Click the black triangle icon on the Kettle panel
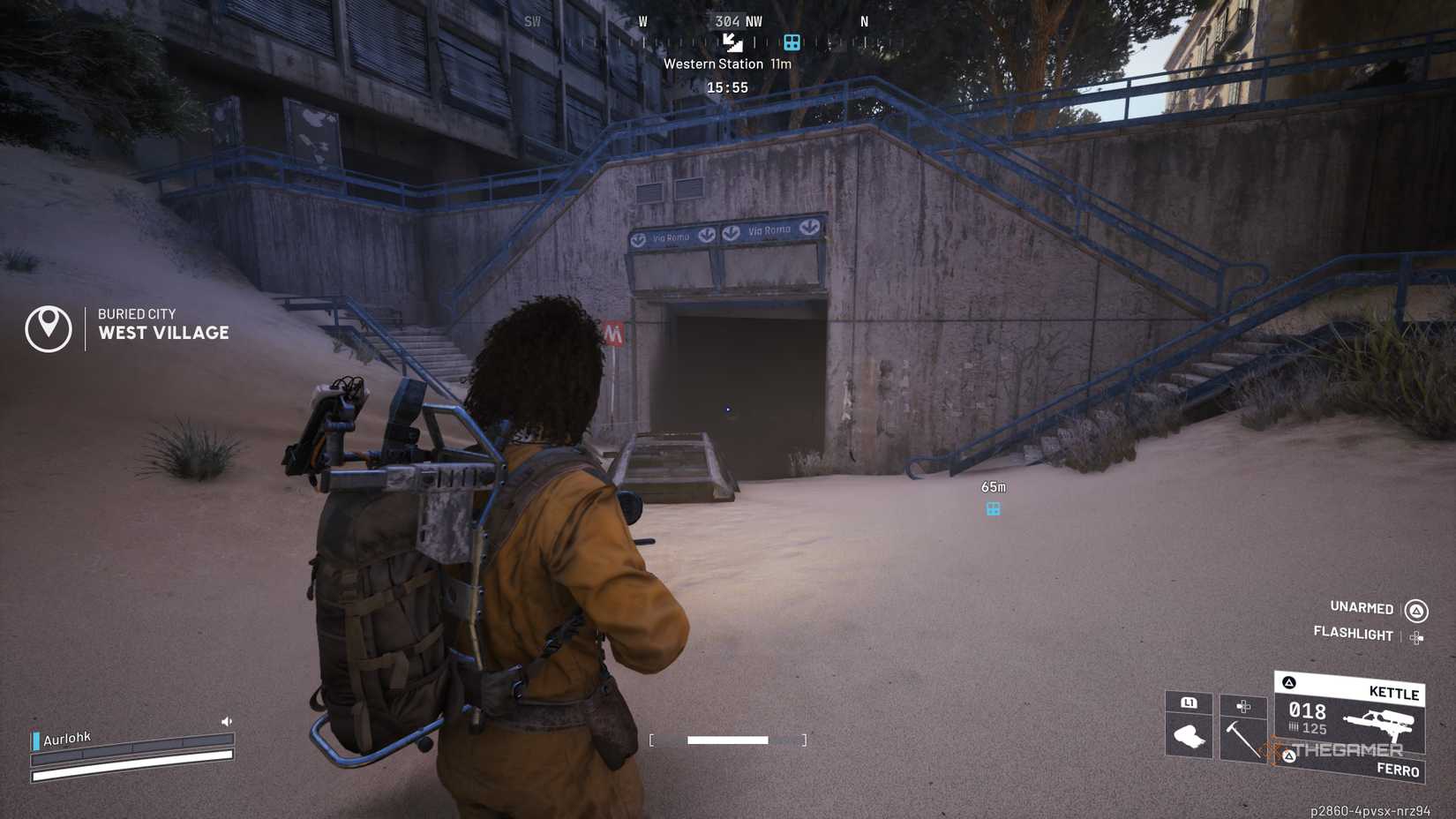 tap(1288, 683)
